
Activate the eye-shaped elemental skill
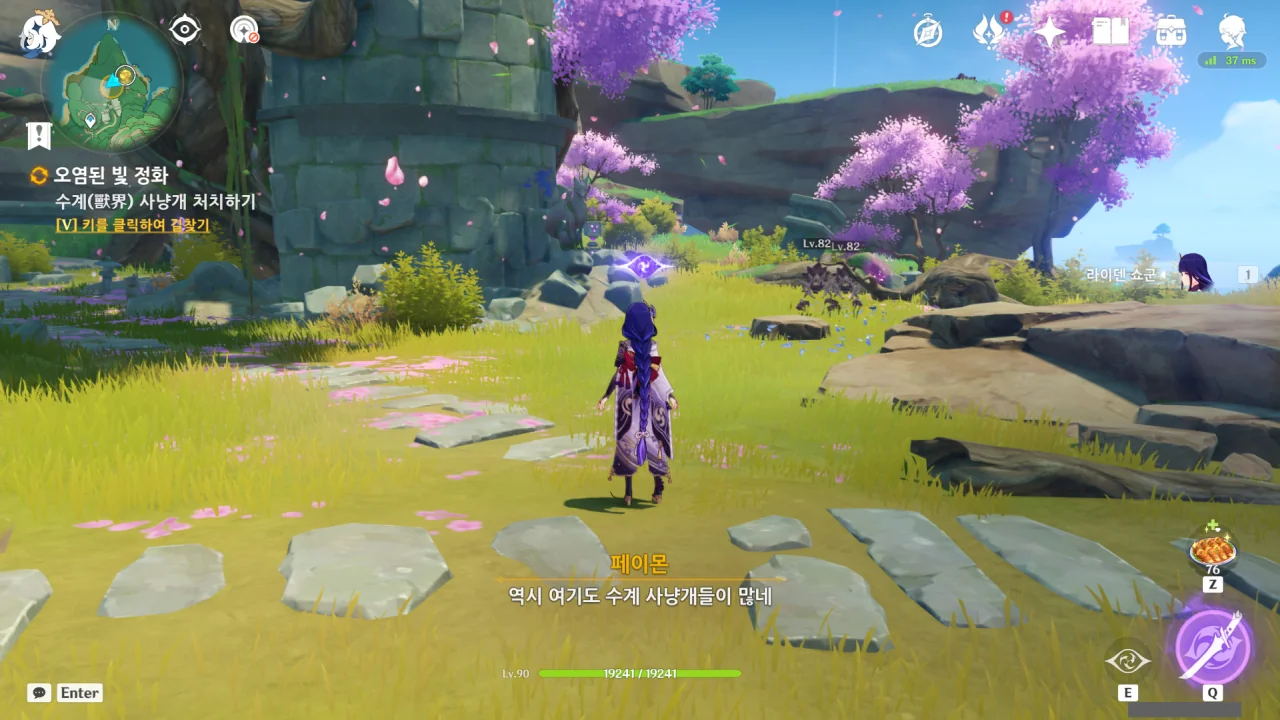coord(1128,661)
